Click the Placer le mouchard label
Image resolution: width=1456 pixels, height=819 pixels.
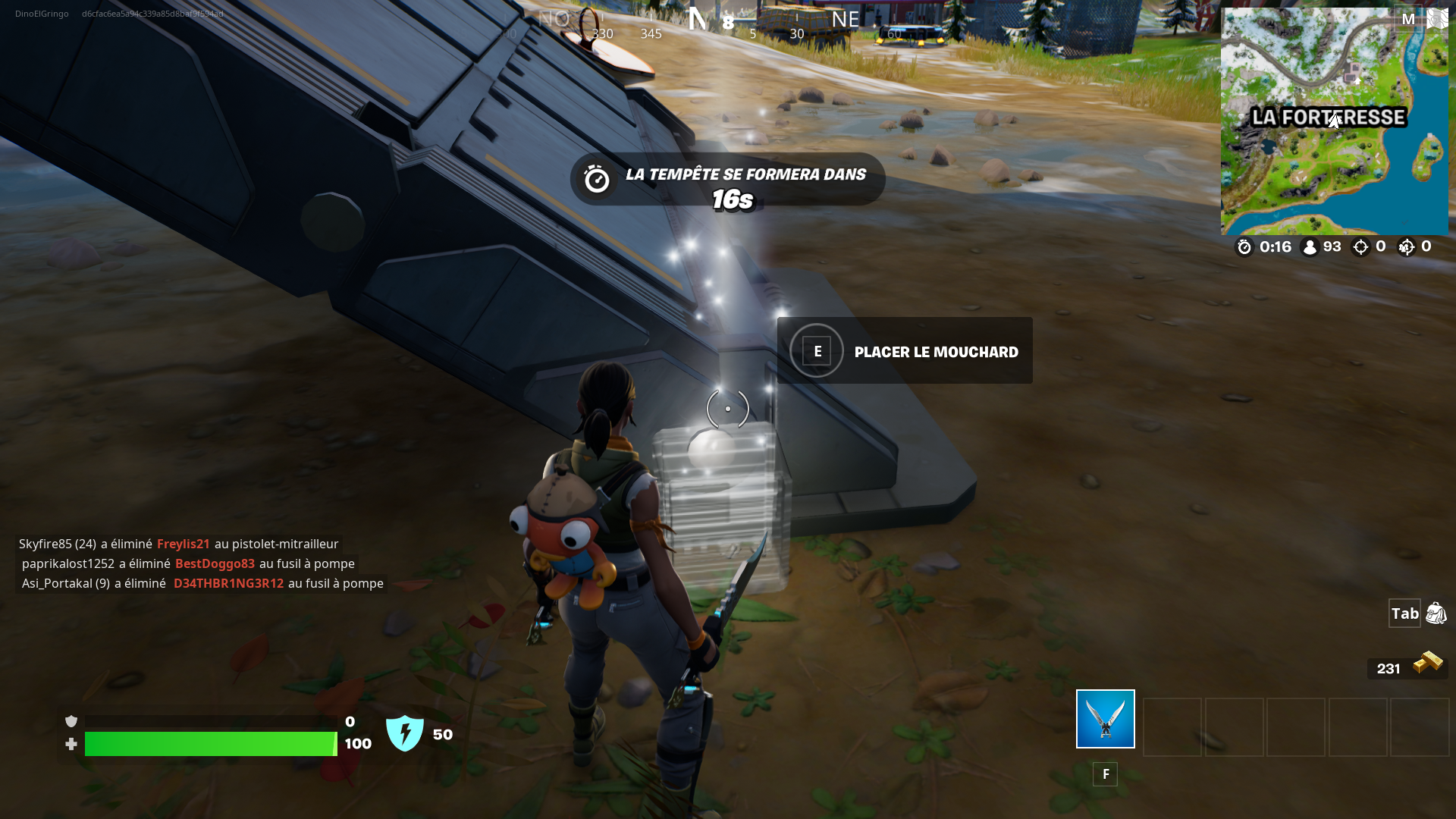click(x=937, y=351)
